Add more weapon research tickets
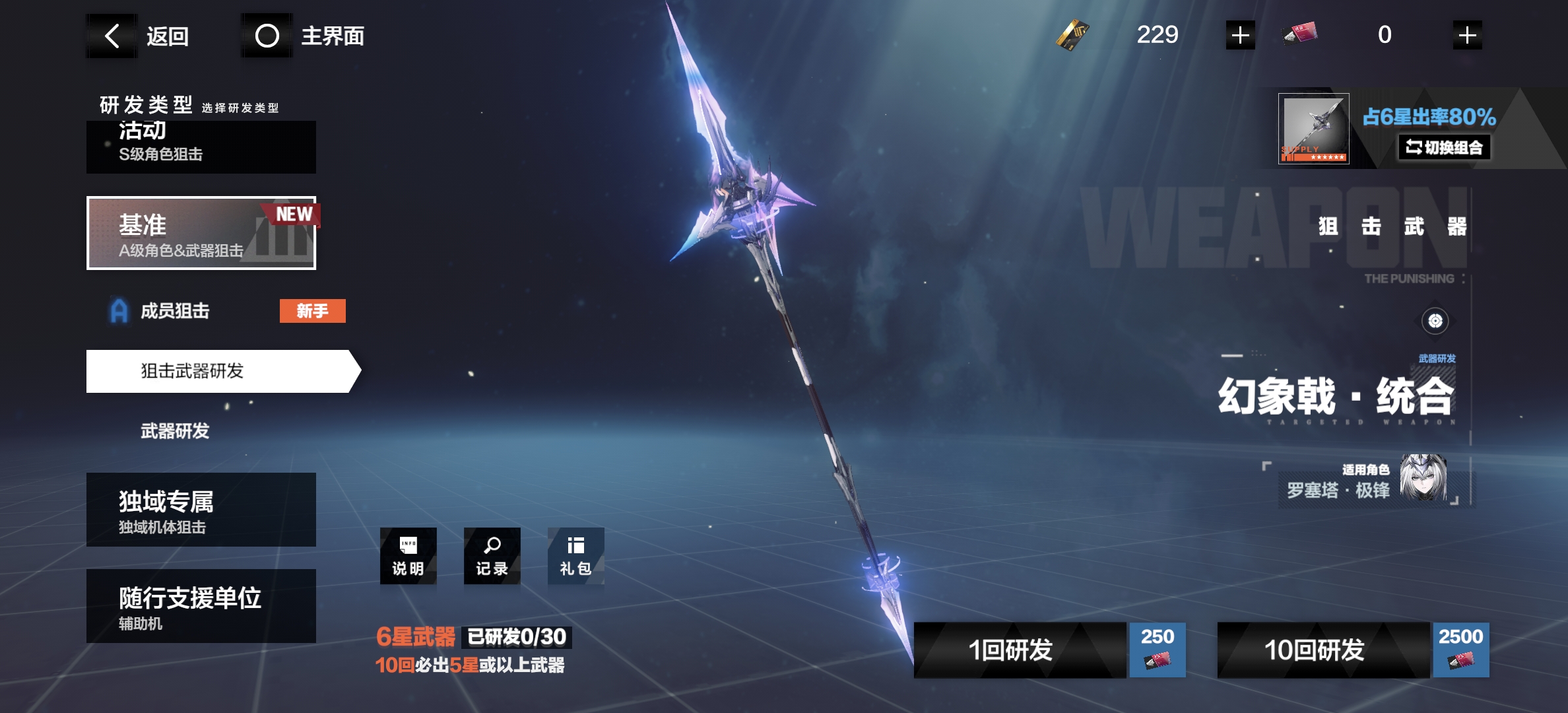Image resolution: width=1568 pixels, height=713 pixels. tap(1467, 35)
